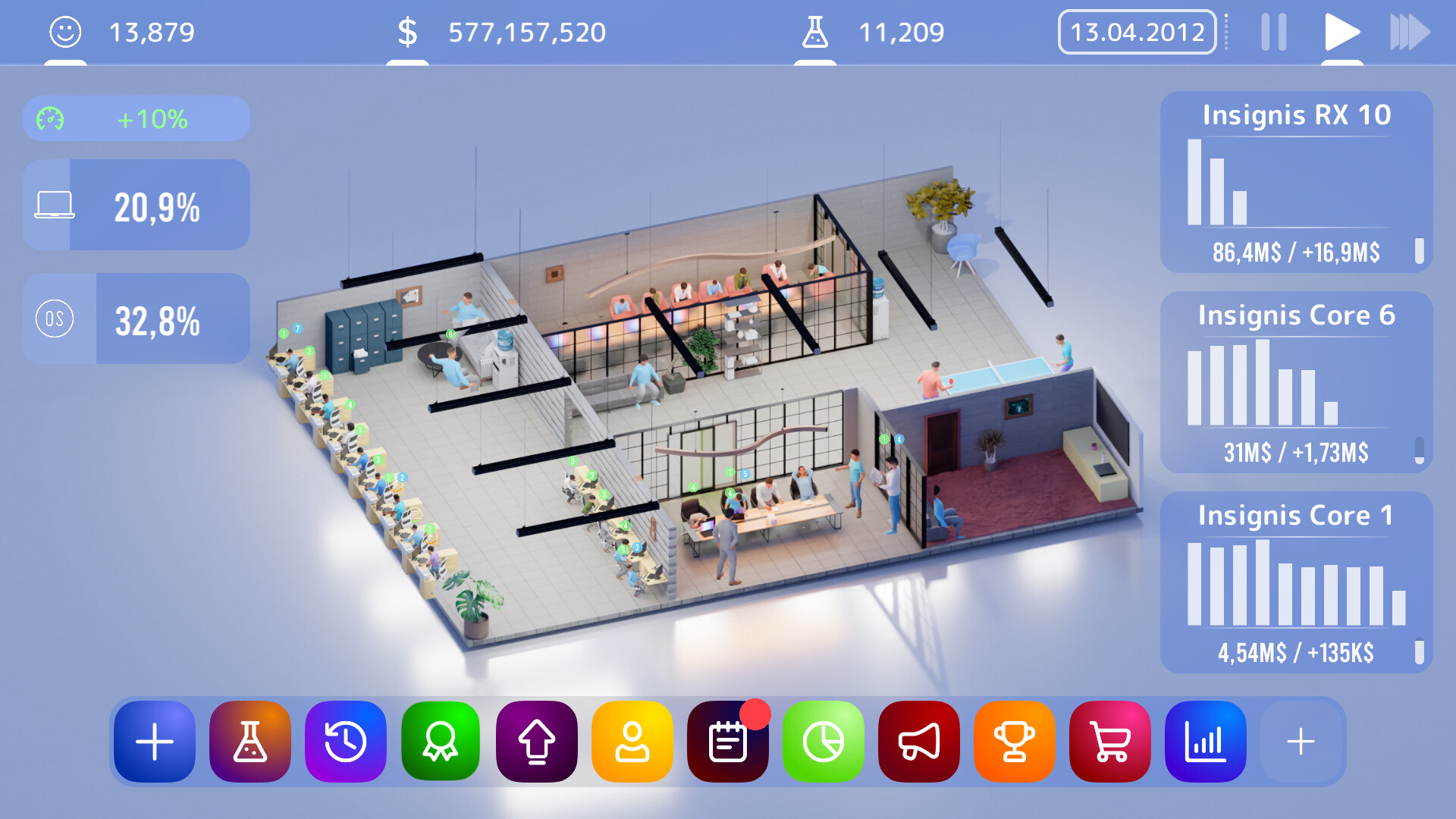Click the empty tab slot beside the toolbar
The width and height of the screenshot is (1456, 819).
[x=1301, y=742]
